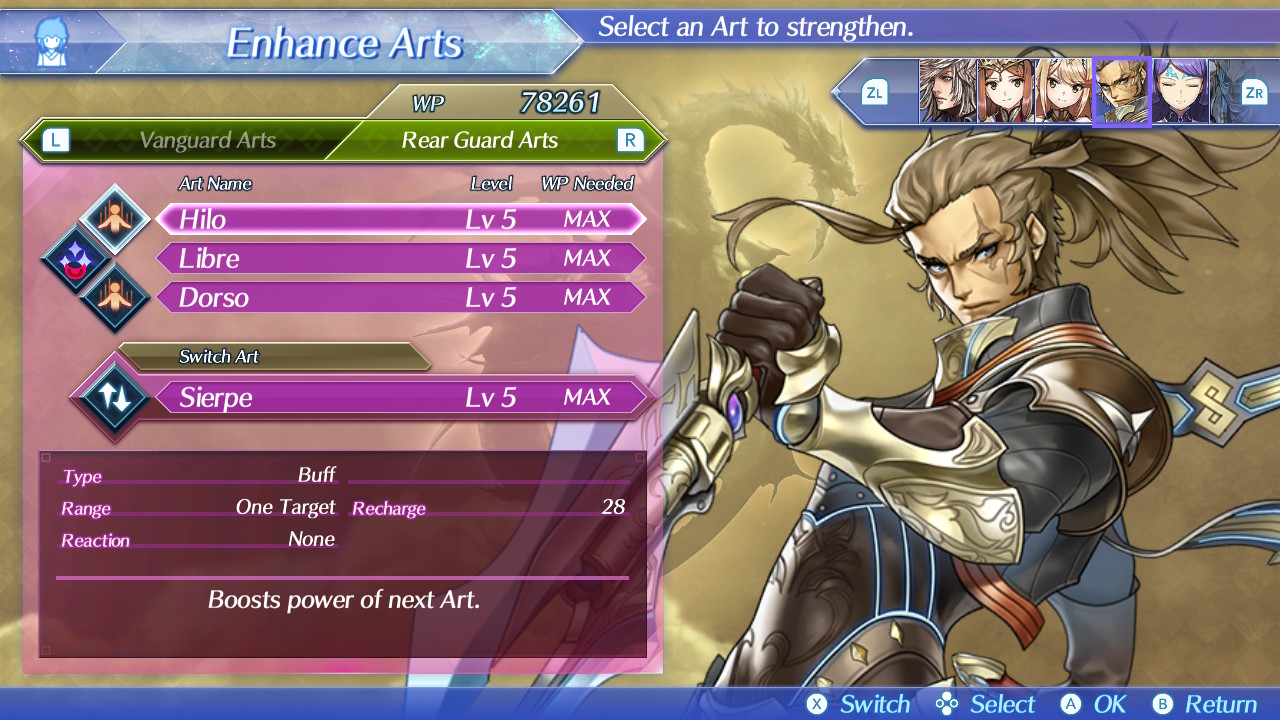Click the icon beside the Dorso art
Viewport: 1280px width, 720px height.
115,298
